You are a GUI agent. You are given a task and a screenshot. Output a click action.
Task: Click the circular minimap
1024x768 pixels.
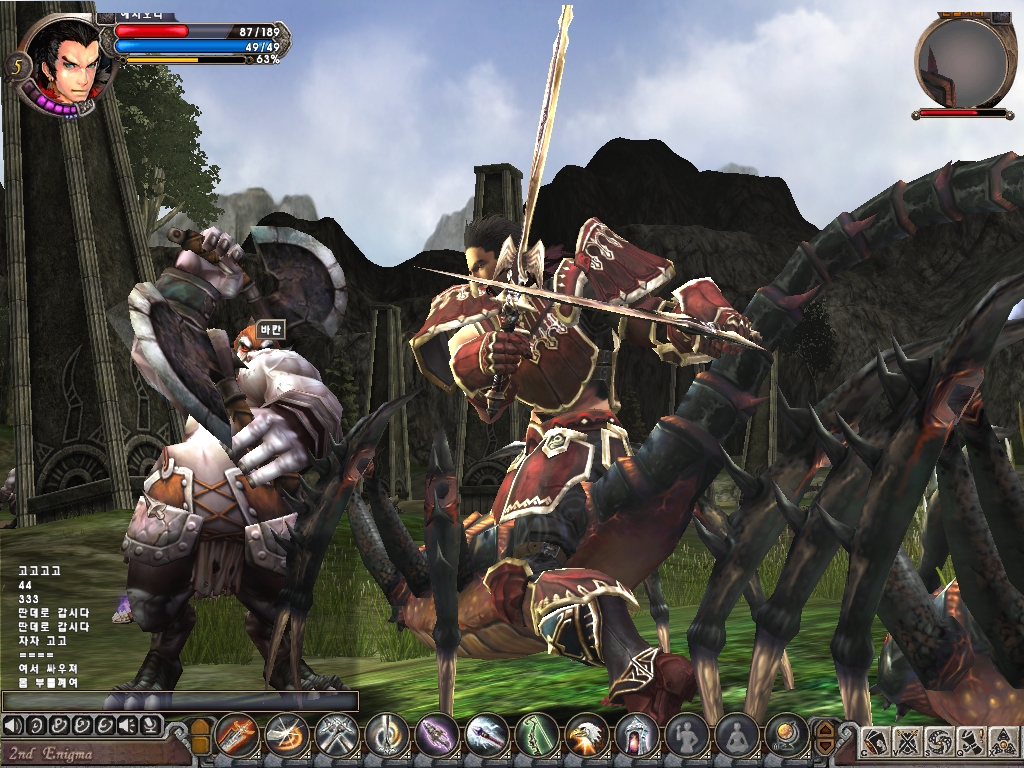pyautogui.click(x=960, y=62)
